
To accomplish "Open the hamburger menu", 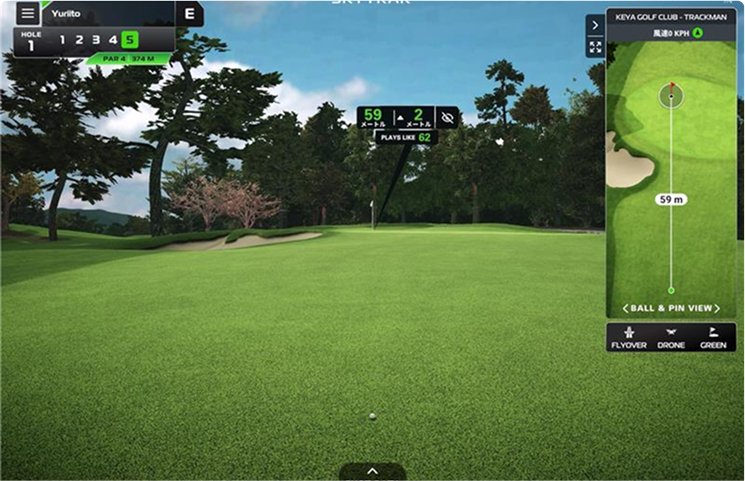I will tap(27, 14).
